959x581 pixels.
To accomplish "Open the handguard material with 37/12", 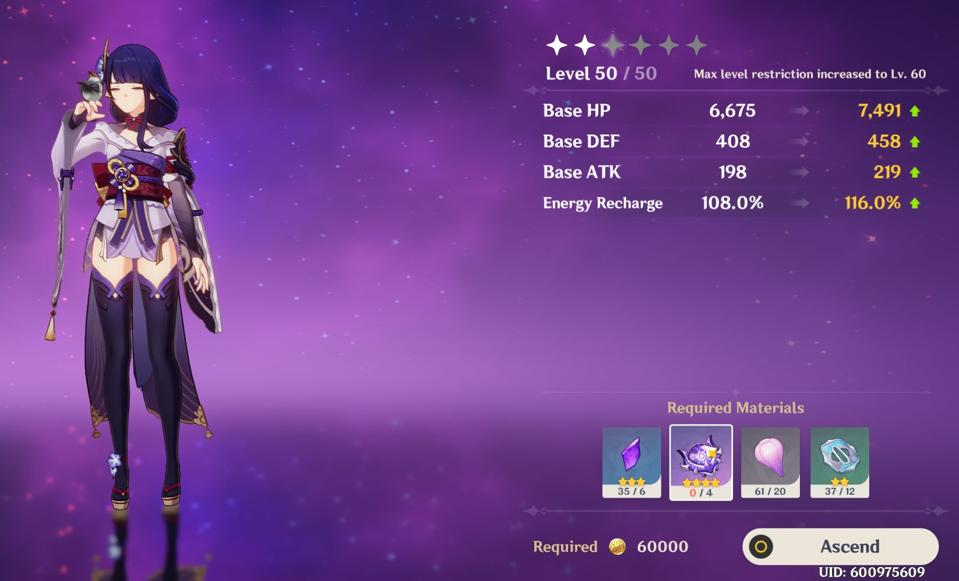I will (x=839, y=461).
